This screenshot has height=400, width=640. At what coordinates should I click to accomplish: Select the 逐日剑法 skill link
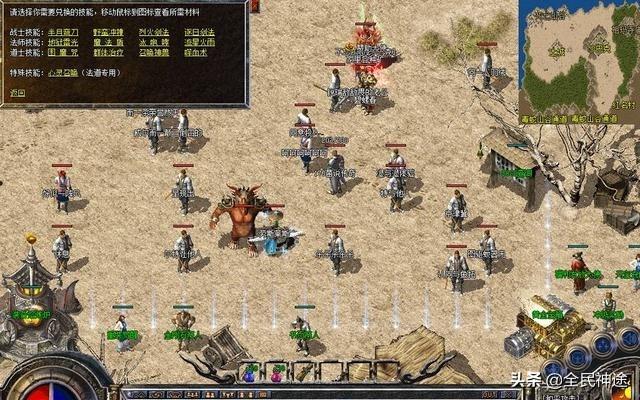198,32
